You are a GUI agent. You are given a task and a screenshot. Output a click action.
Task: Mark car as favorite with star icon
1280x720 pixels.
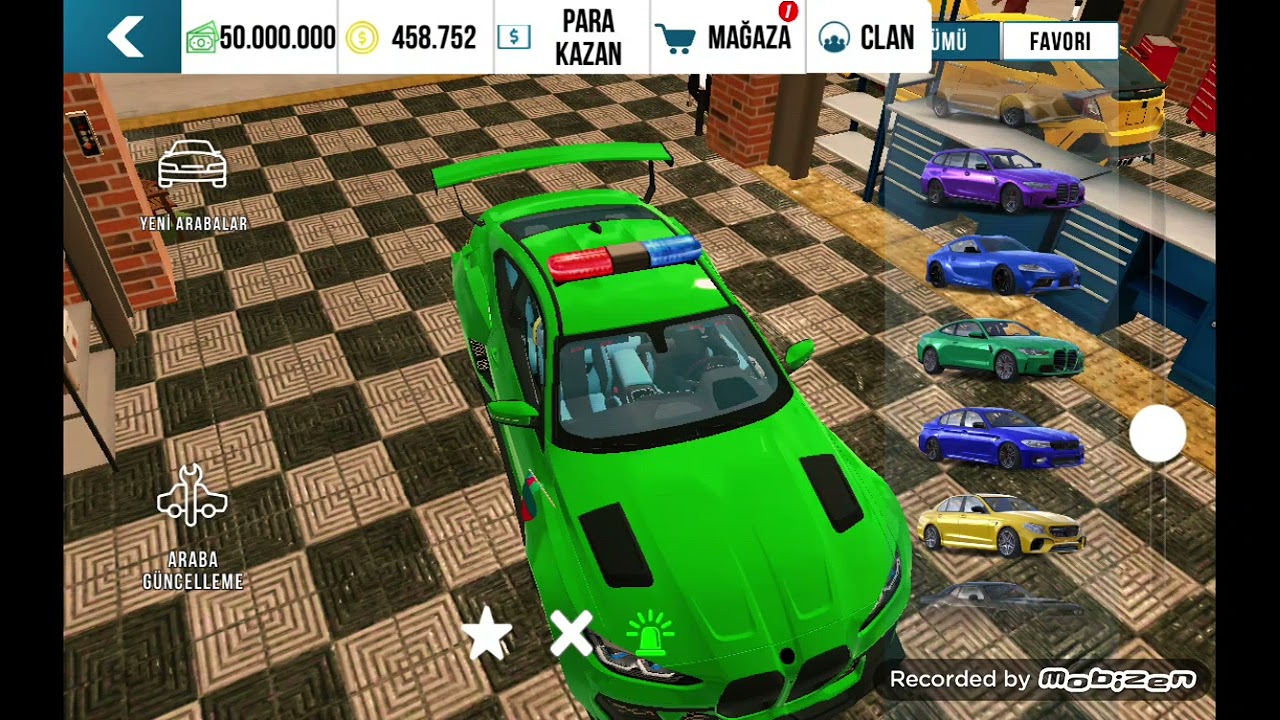[x=487, y=634]
